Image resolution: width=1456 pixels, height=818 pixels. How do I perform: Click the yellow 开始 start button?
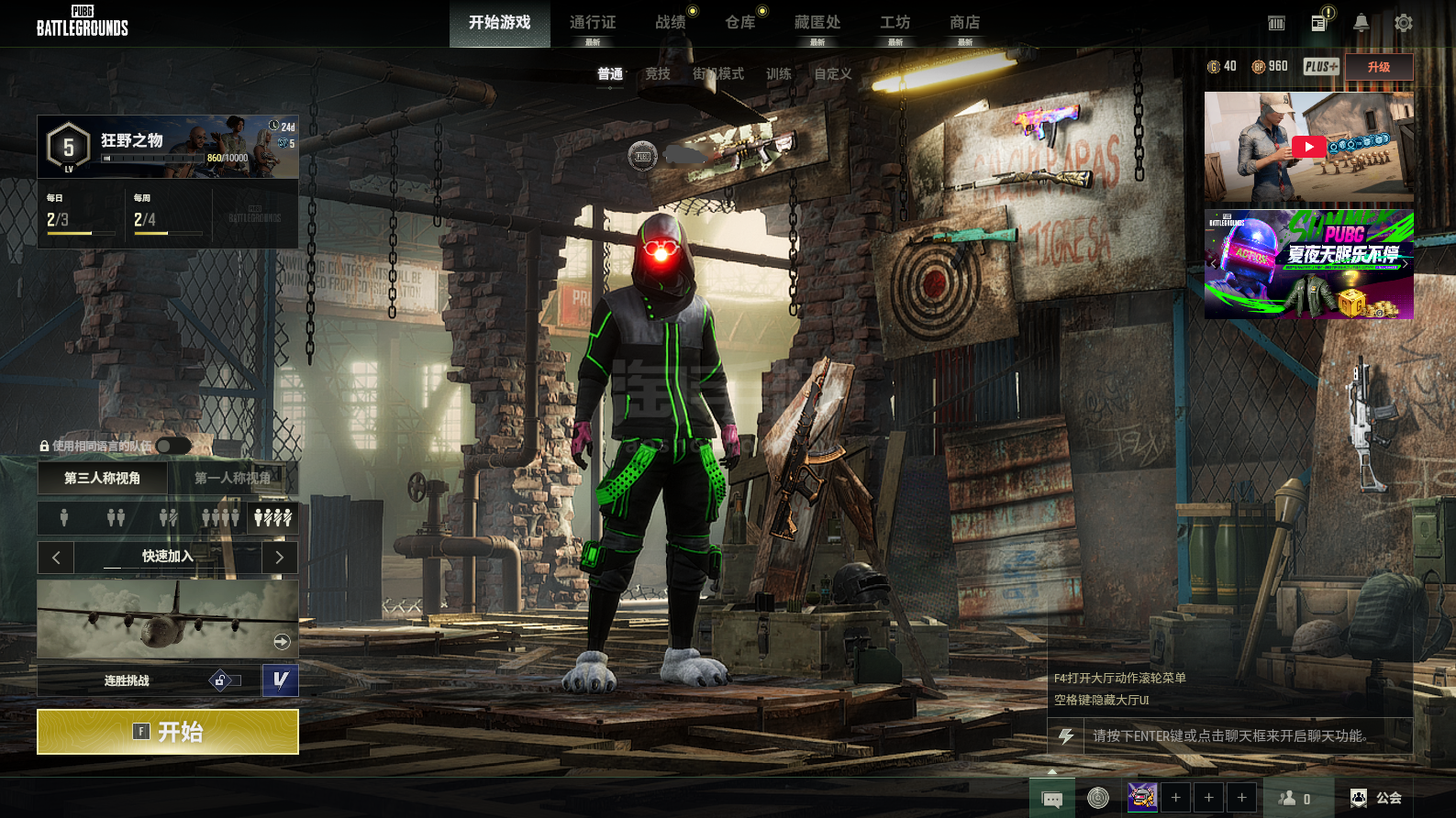click(167, 732)
